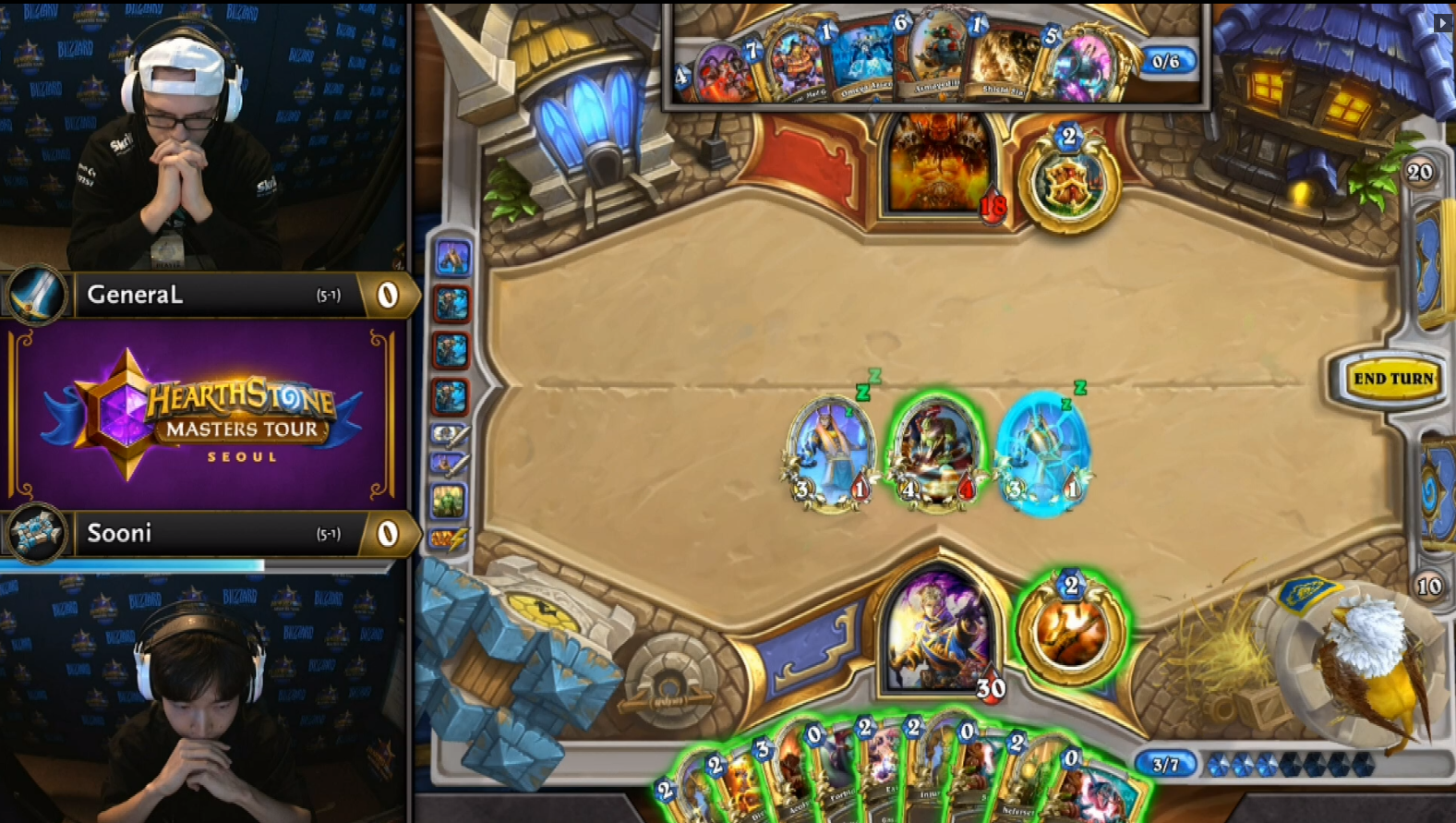This screenshot has width=1456, height=823.
Task: Open the green orc history tile
Action: (x=450, y=502)
